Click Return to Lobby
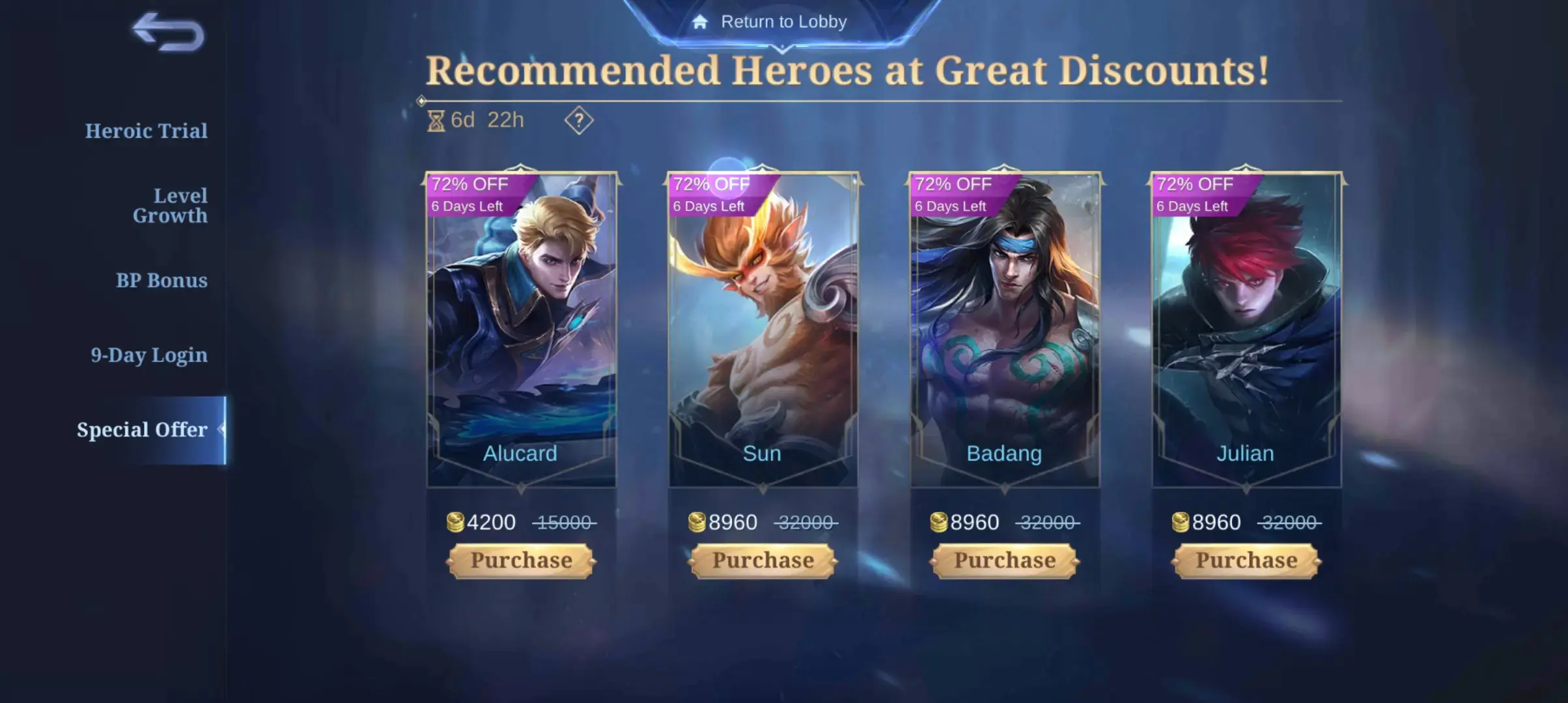The image size is (1568, 703). click(x=783, y=21)
